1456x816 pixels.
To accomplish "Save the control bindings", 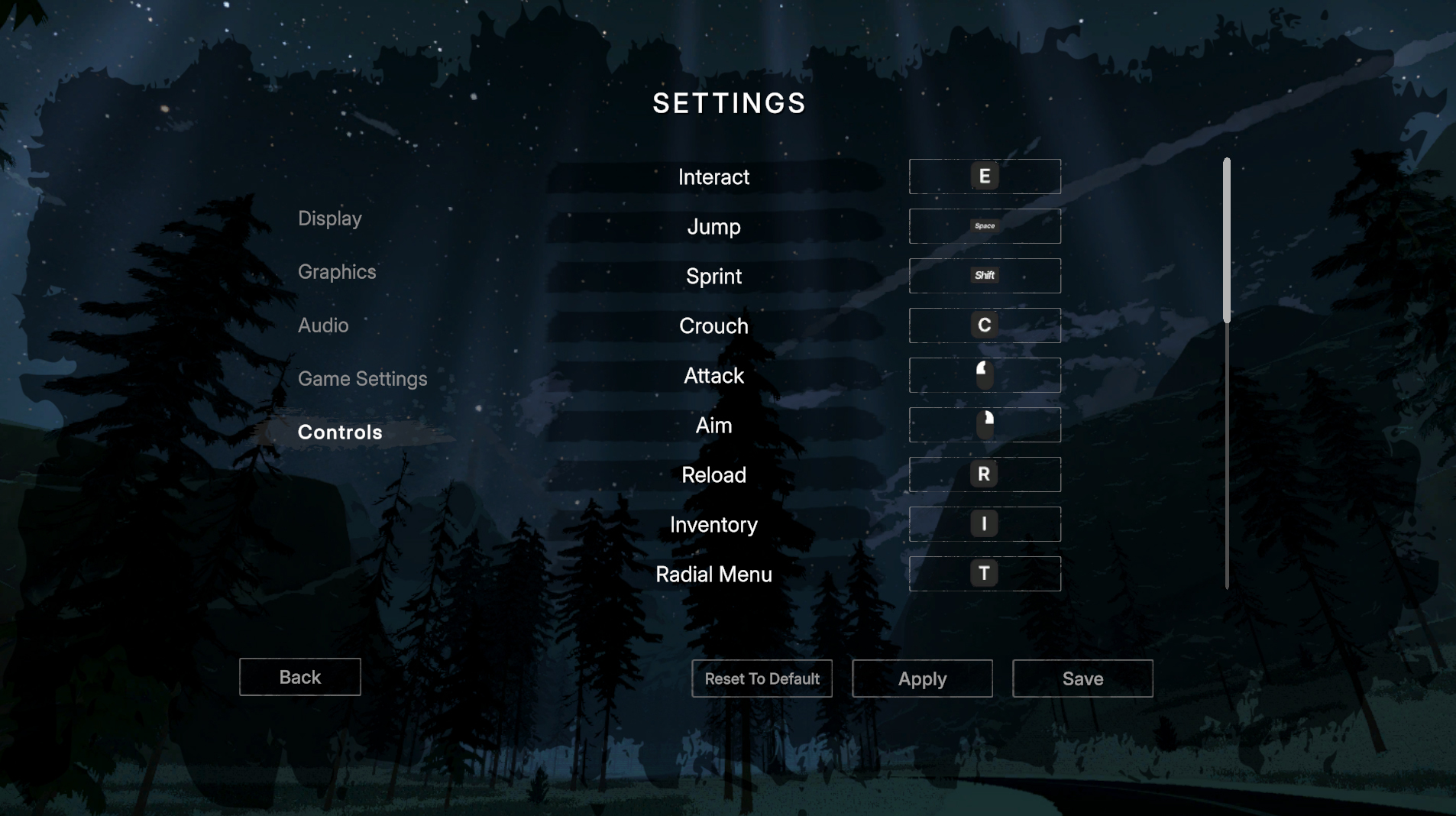I will click(1082, 678).
